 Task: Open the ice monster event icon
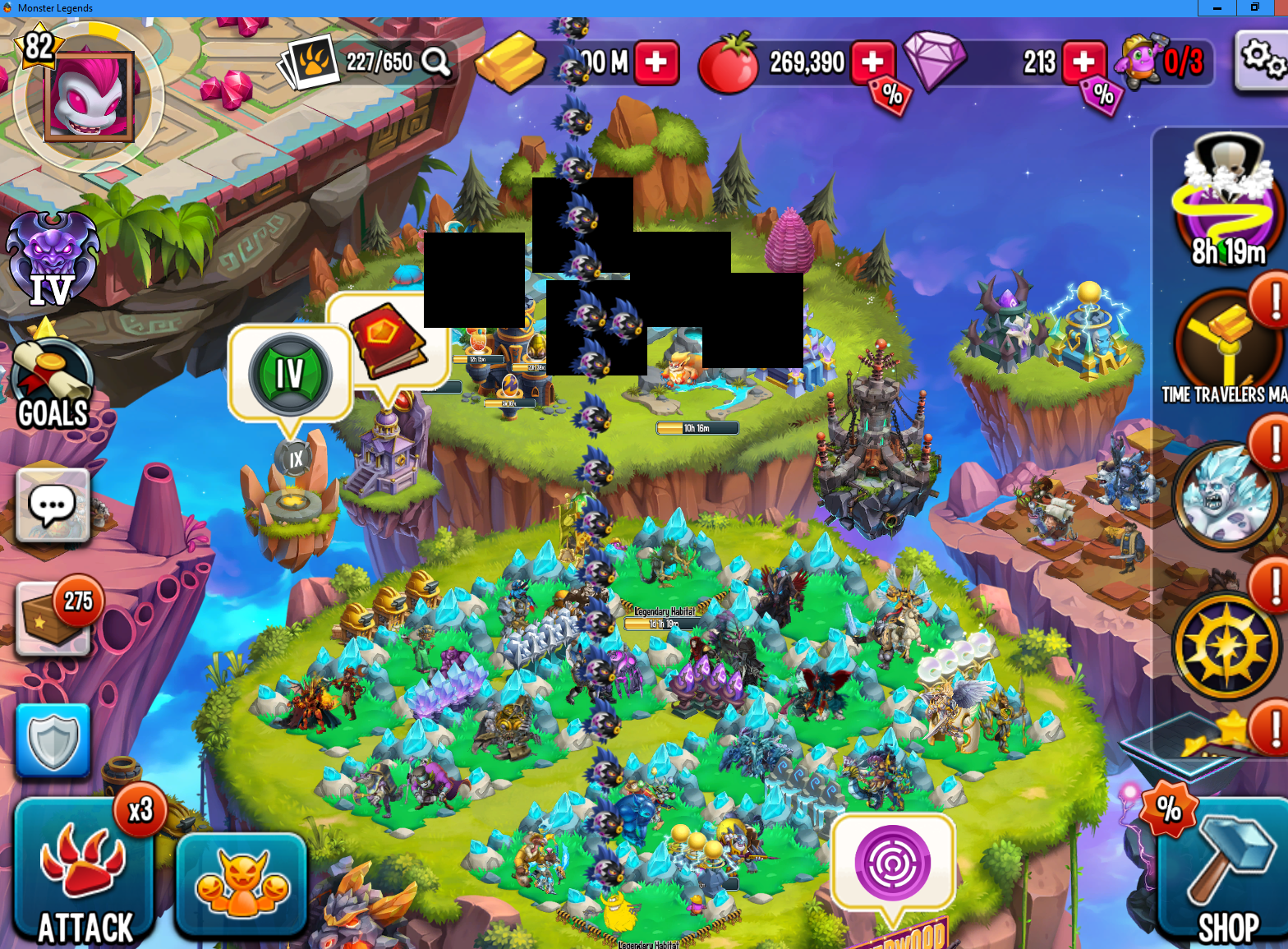coord(1226,495)
